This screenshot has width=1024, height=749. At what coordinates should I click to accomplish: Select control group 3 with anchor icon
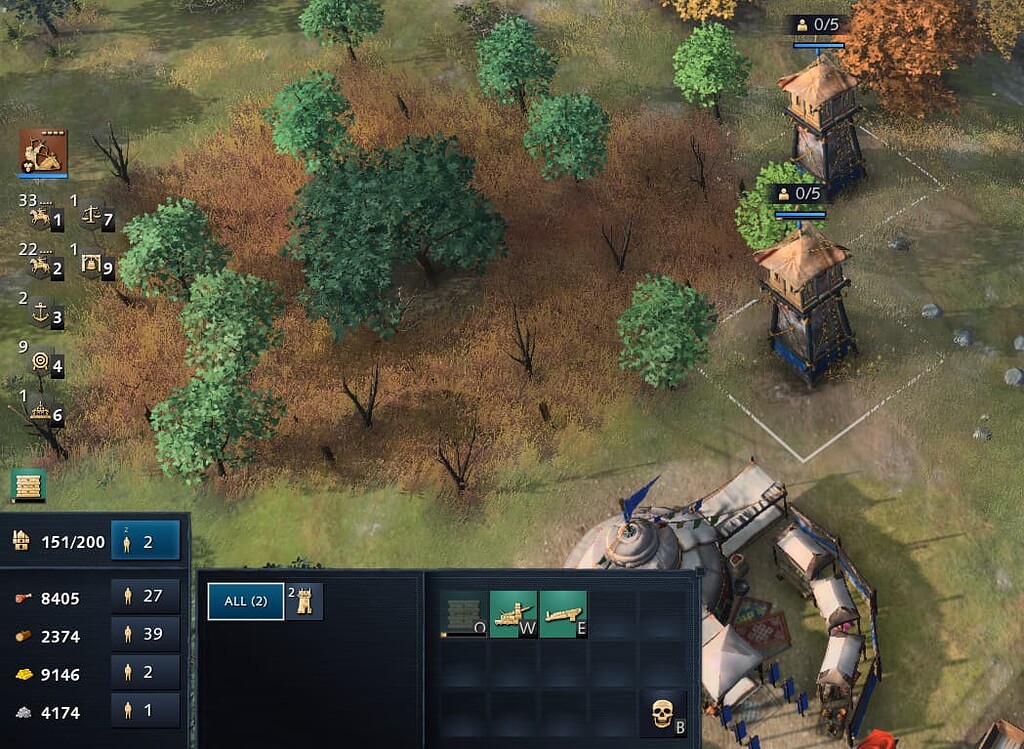[x=45, y=315]
